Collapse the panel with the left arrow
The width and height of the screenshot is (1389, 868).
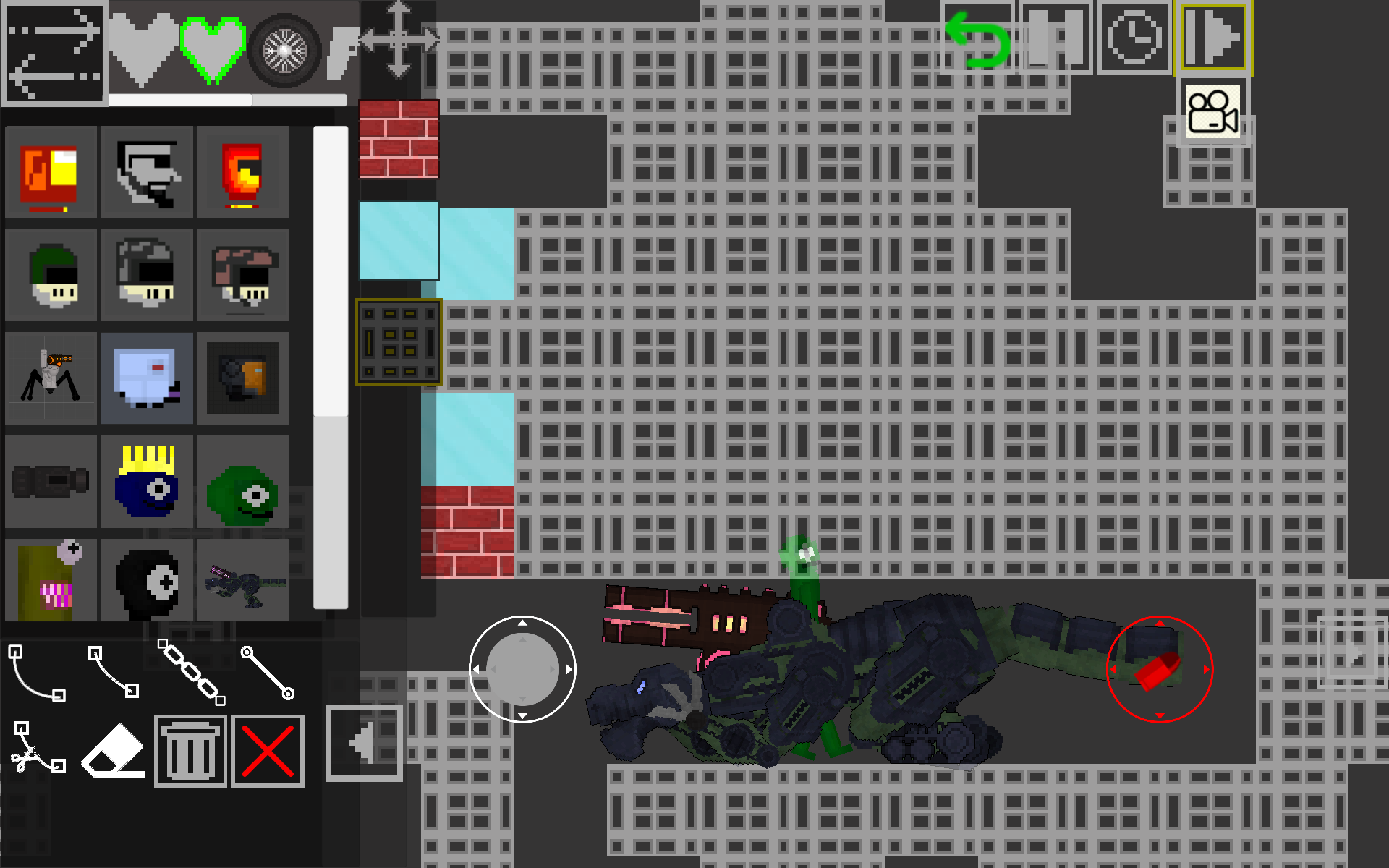tap(364, 743)
